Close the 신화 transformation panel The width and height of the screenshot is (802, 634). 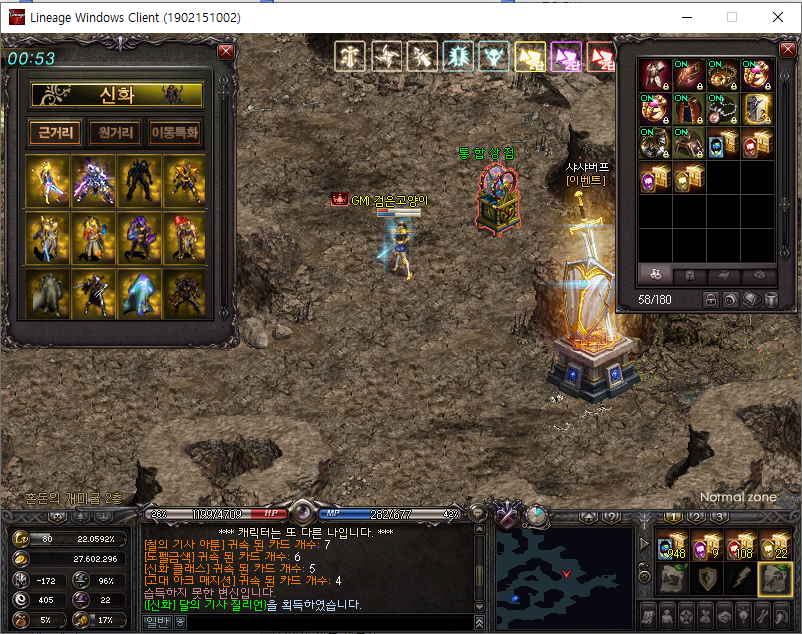226,51
